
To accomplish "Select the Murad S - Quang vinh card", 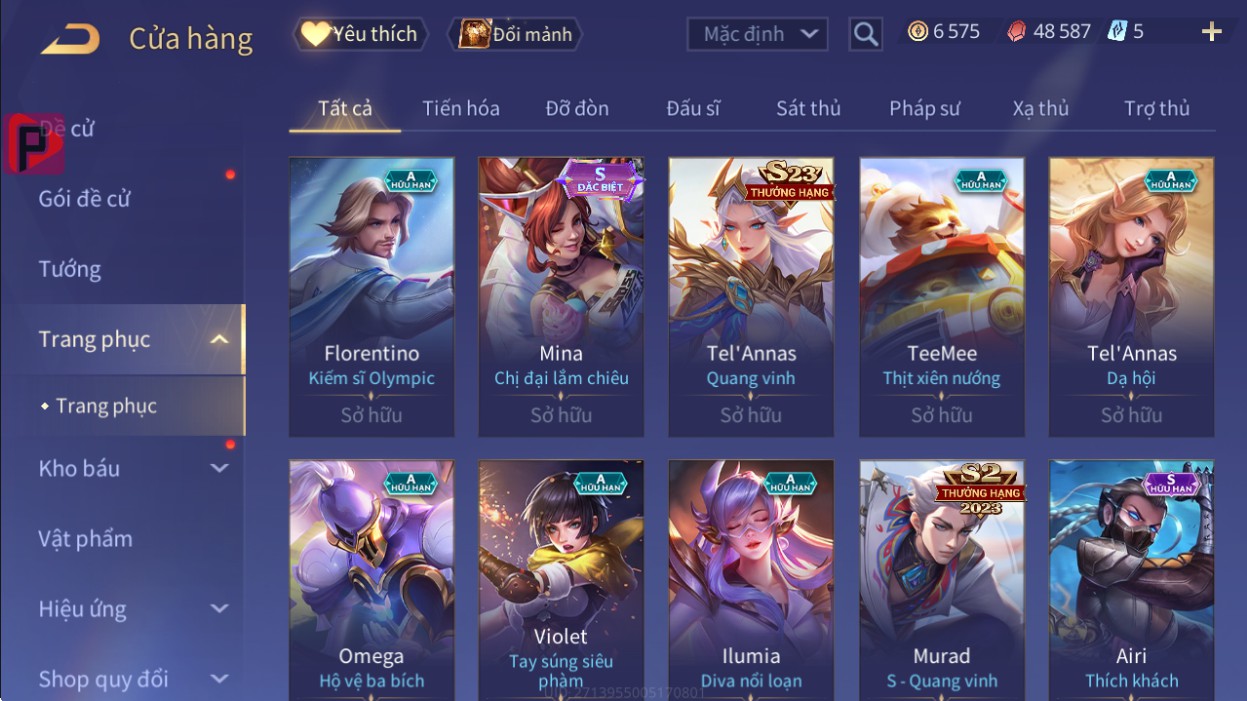I will coord(941,580).
